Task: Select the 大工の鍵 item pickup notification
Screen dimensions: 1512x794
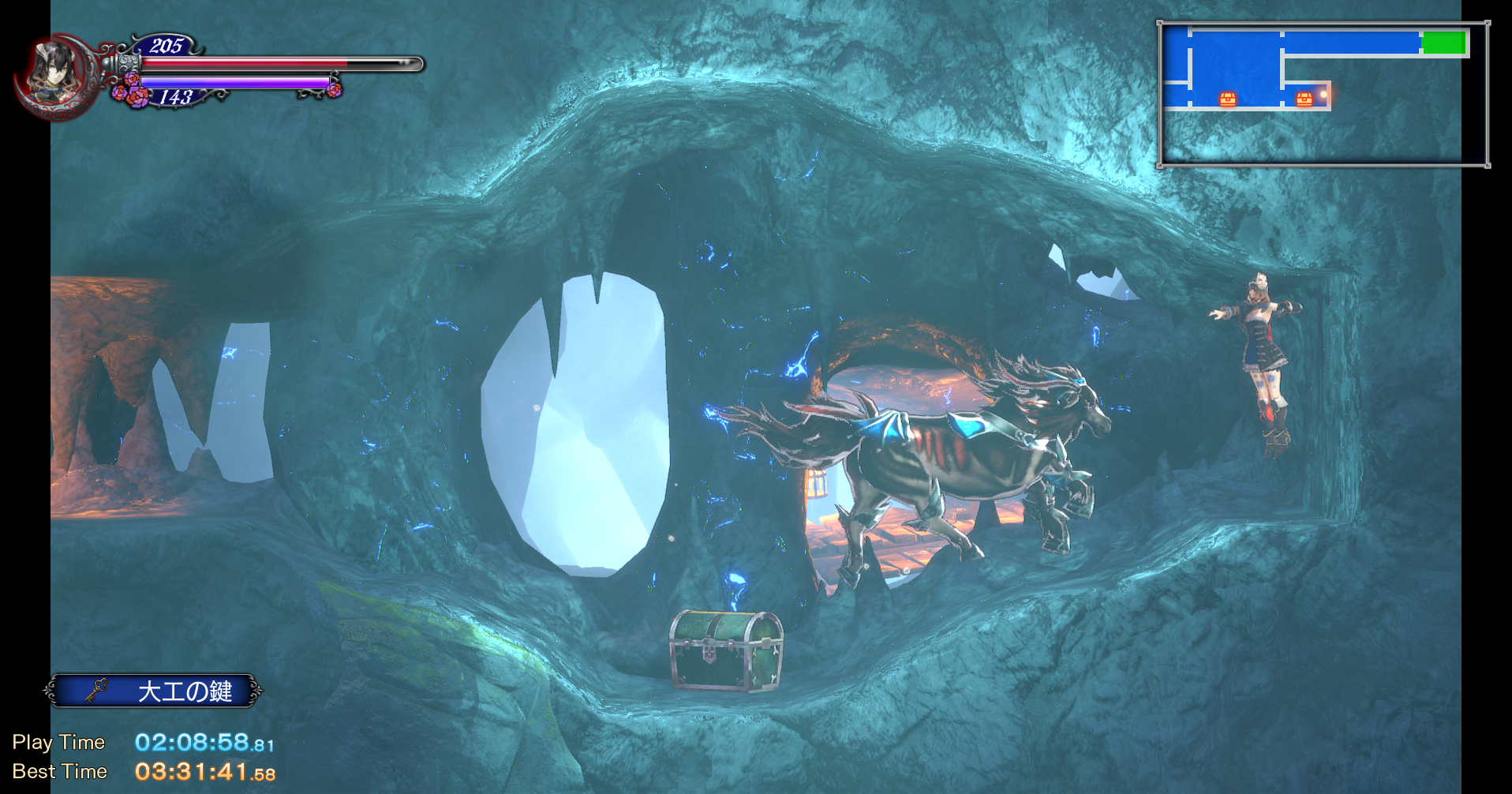Action: pos(153,691)
